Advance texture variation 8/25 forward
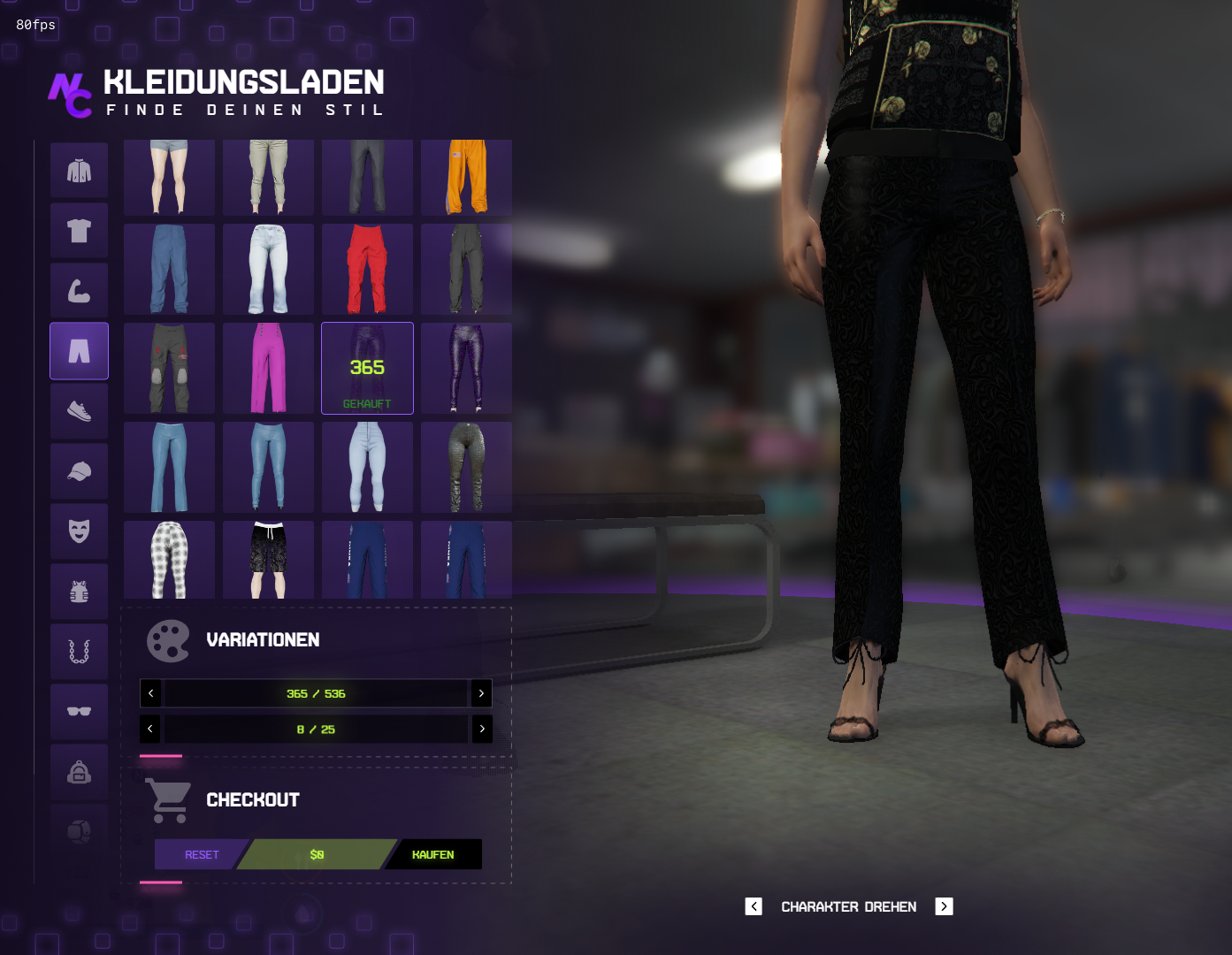The image size is (1232, 955). click(481, 729)
